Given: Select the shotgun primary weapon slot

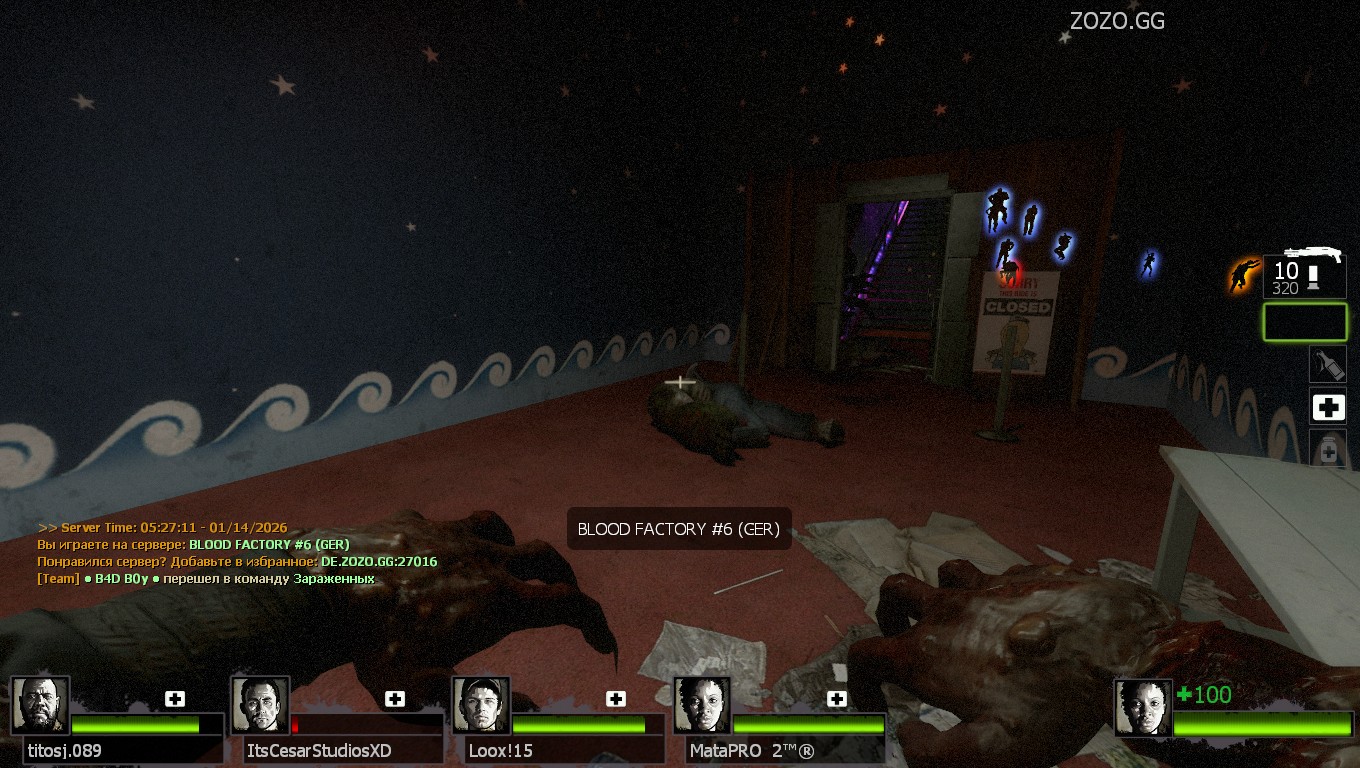Looking at the screenshot, I should pos(1305,275).
